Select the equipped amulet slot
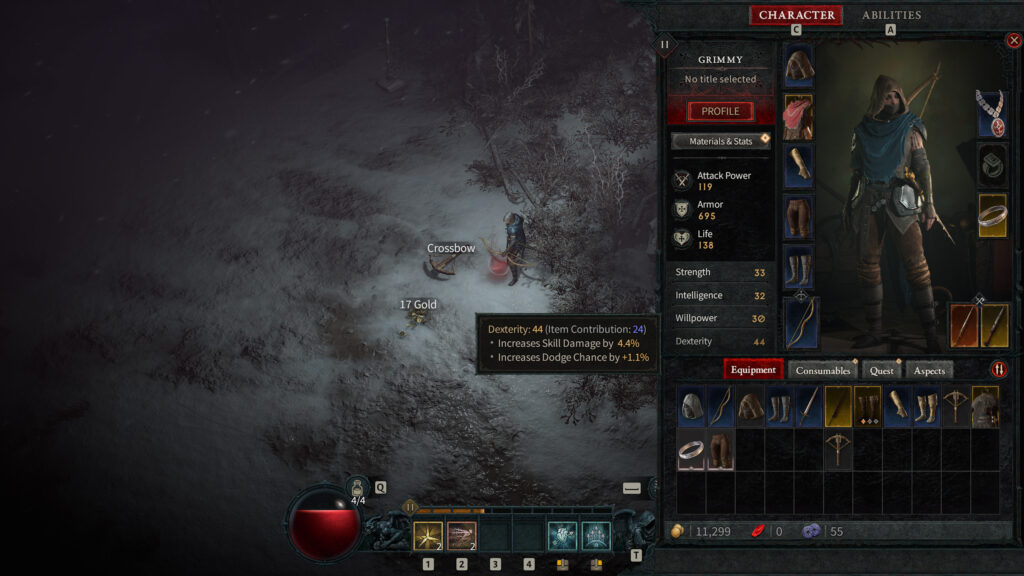Screen dimensions: 1024x576 point(992,114)
